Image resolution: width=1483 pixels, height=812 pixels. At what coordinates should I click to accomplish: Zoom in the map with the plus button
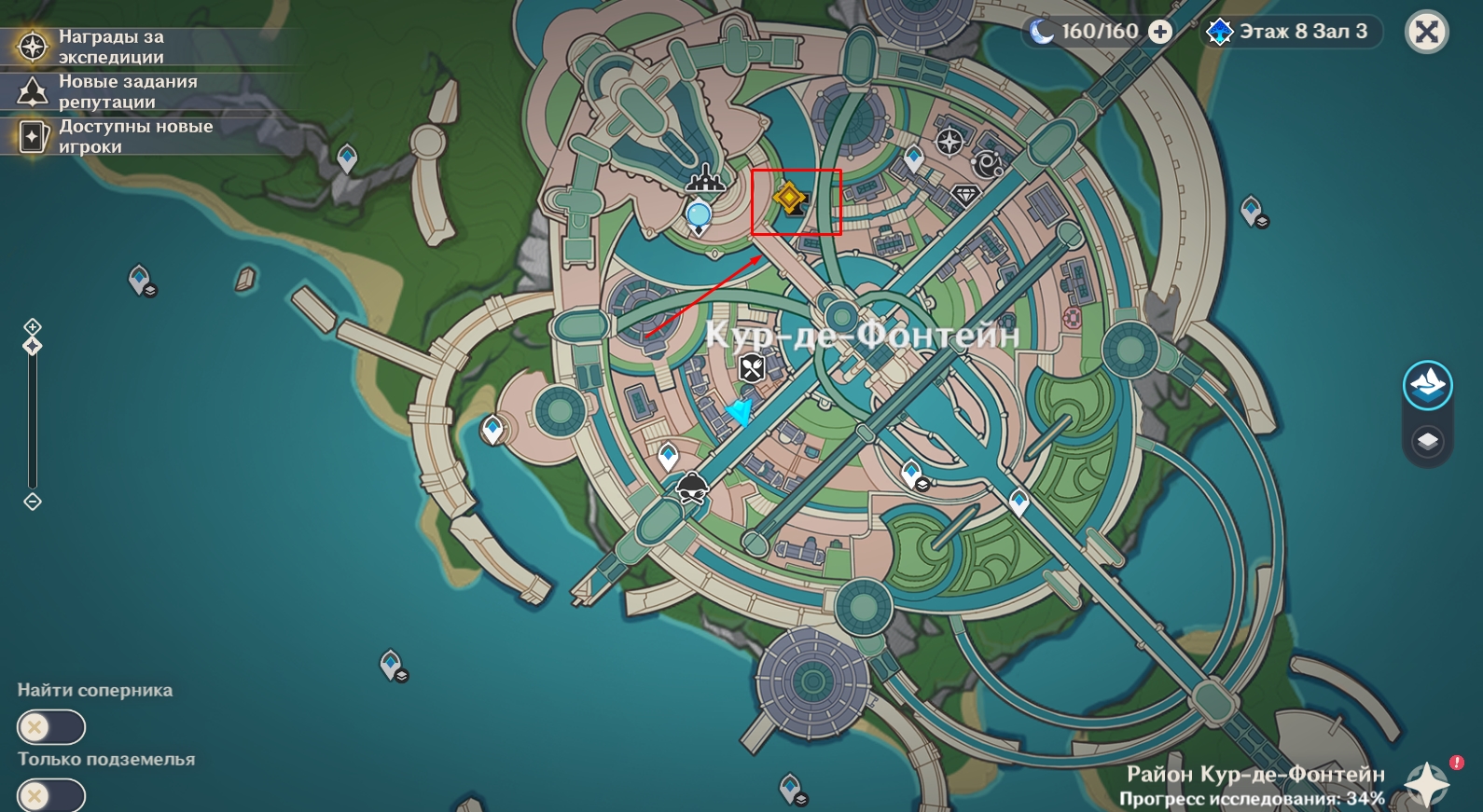click(x=33, y=326)
